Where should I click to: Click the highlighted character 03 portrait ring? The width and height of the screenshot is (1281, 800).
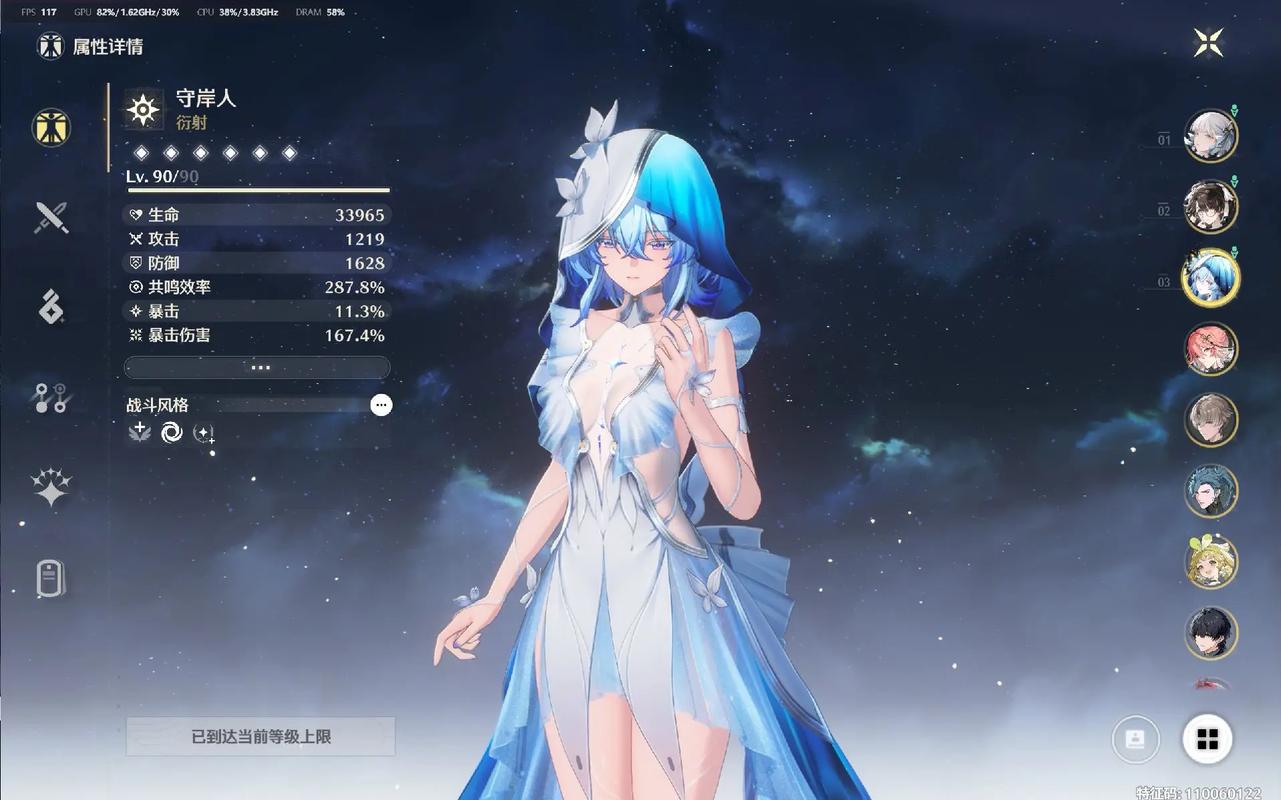coord(1210,277)
